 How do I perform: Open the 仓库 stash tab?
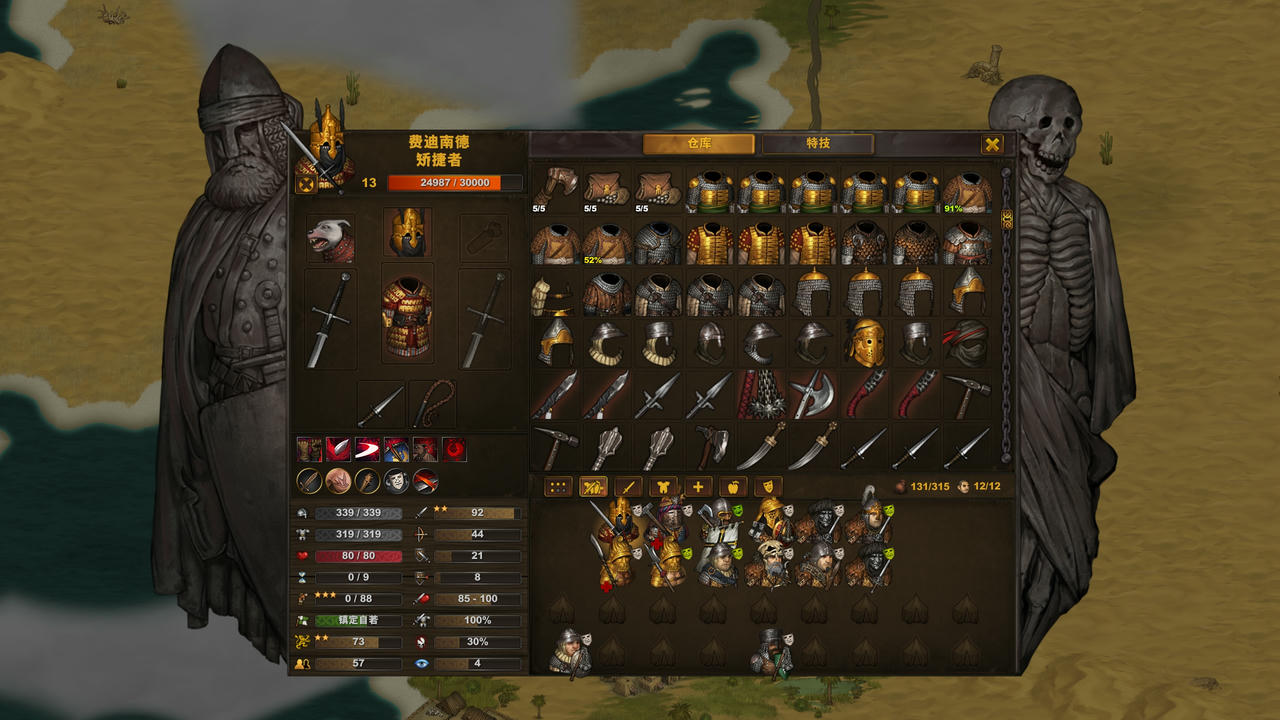point(698,144)
